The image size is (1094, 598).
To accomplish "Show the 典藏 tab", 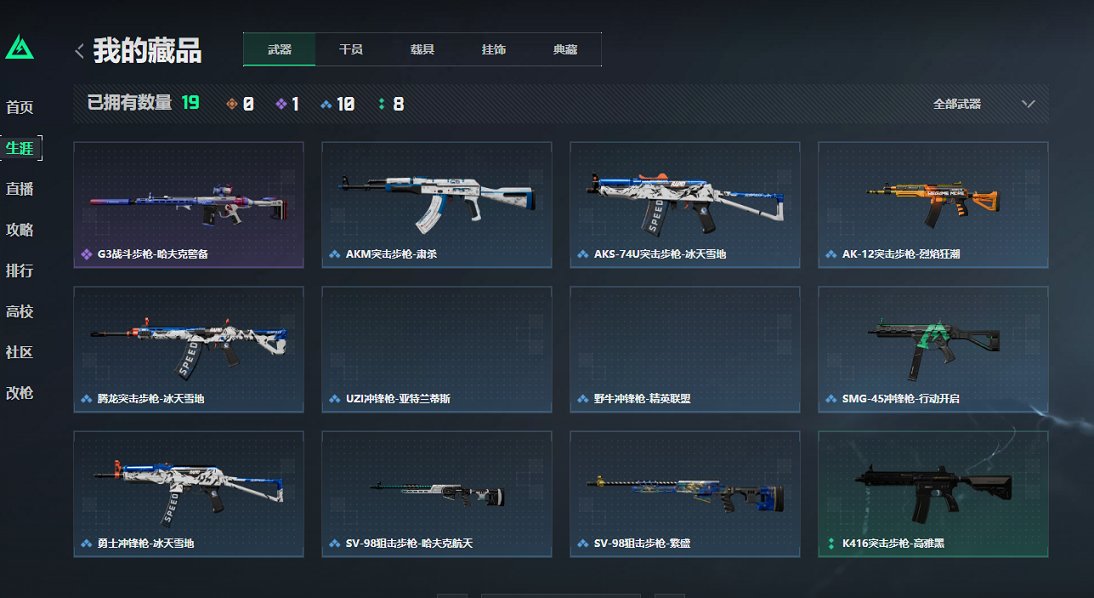I will click(x=565, y=50).
